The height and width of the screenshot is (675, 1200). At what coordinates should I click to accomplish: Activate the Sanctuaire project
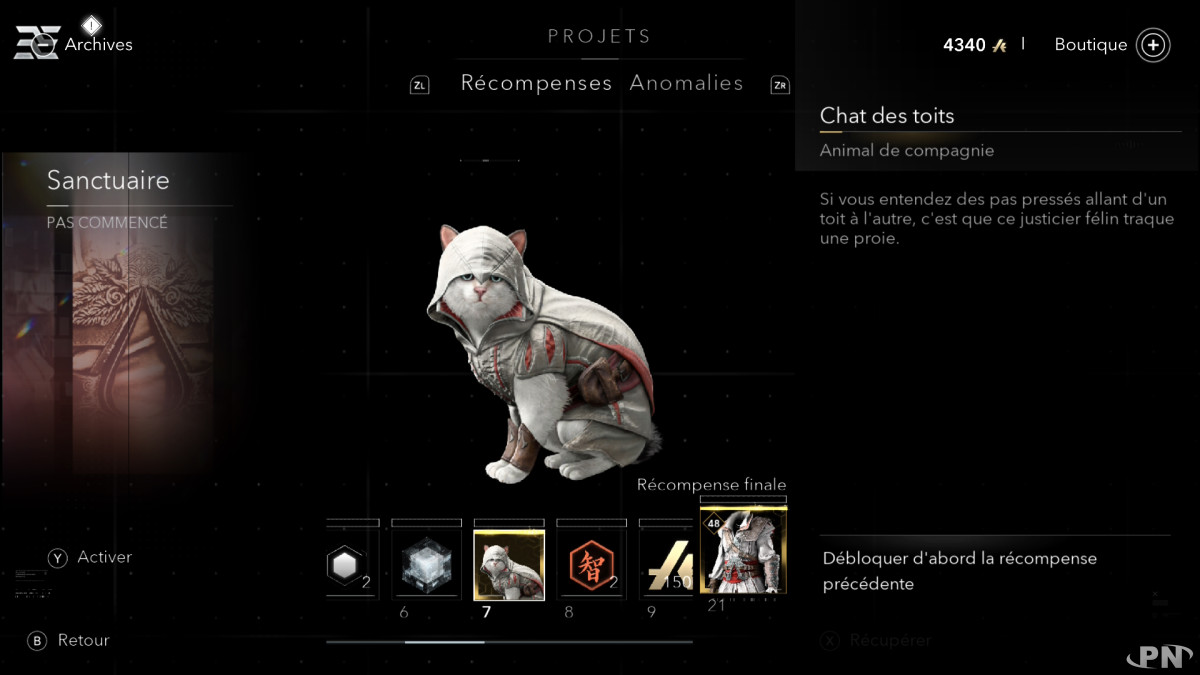[x=90, y=557]
